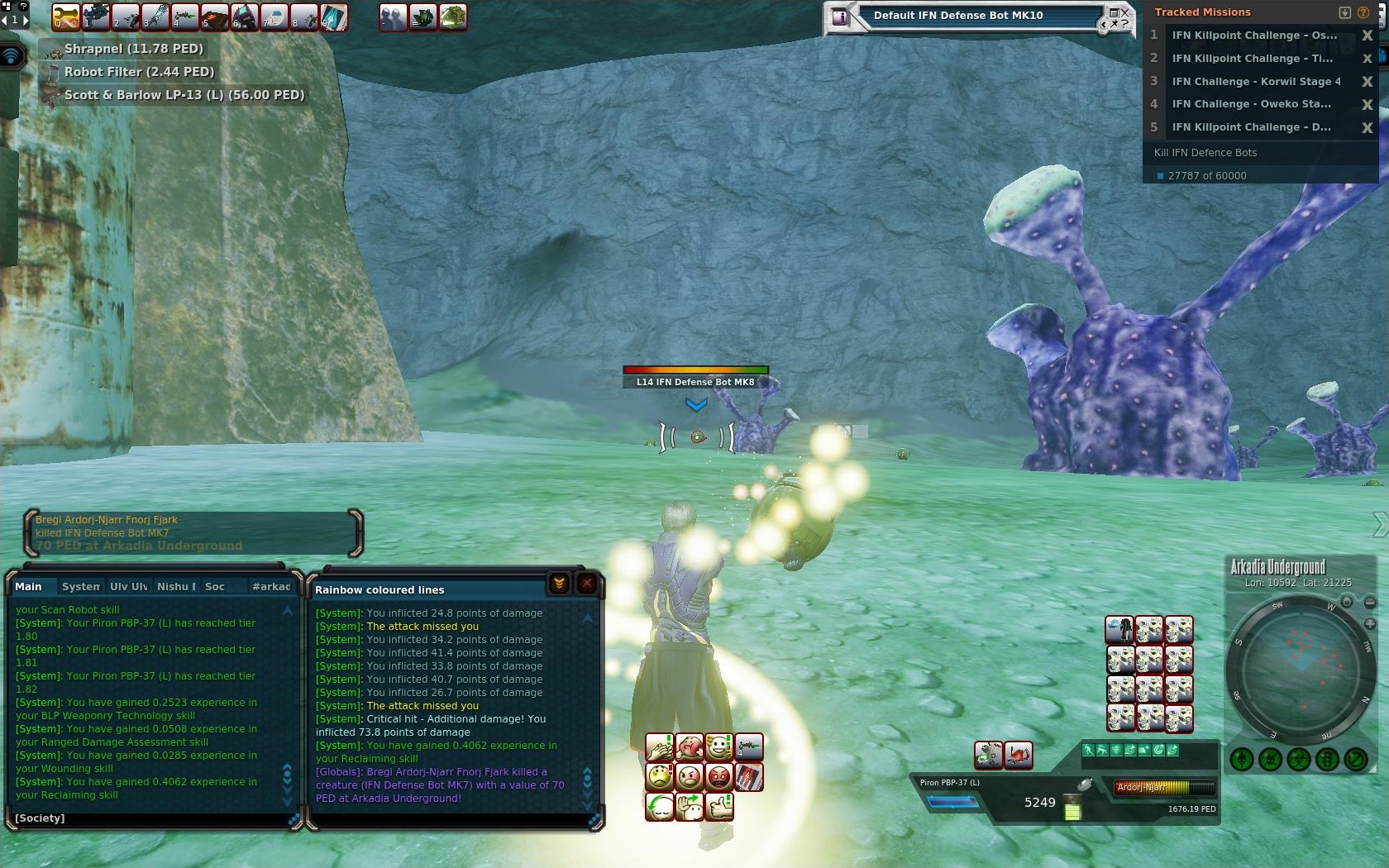Collapse the Rainbow coloured lines chat panel
The height and width of the screenshot is (868, 1389).
559,584
